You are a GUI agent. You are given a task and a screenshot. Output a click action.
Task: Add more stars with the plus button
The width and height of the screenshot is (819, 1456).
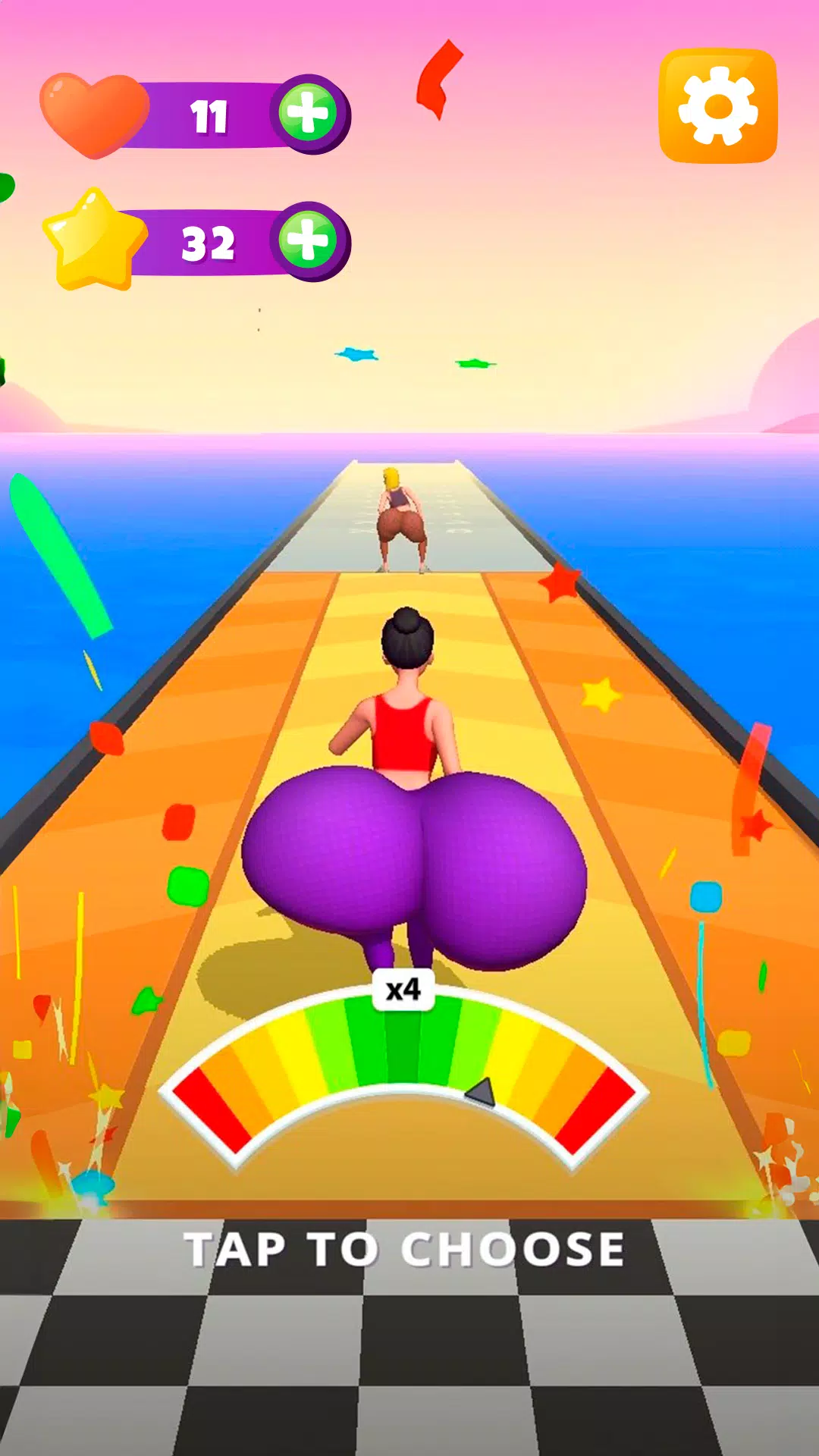pos(308,242)
